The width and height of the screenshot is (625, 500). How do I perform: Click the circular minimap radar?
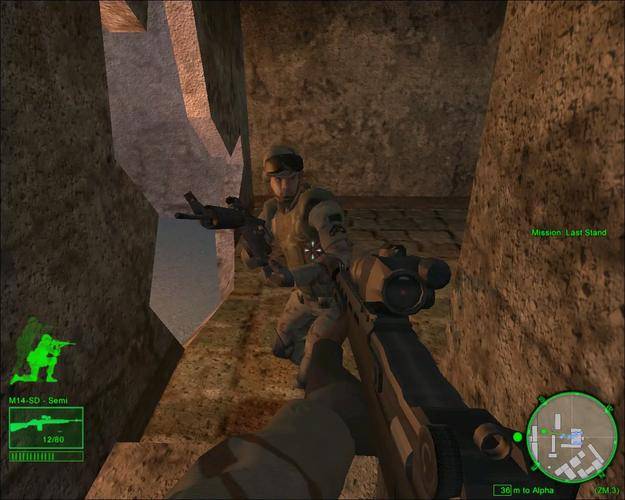click(x=567, y=436)
